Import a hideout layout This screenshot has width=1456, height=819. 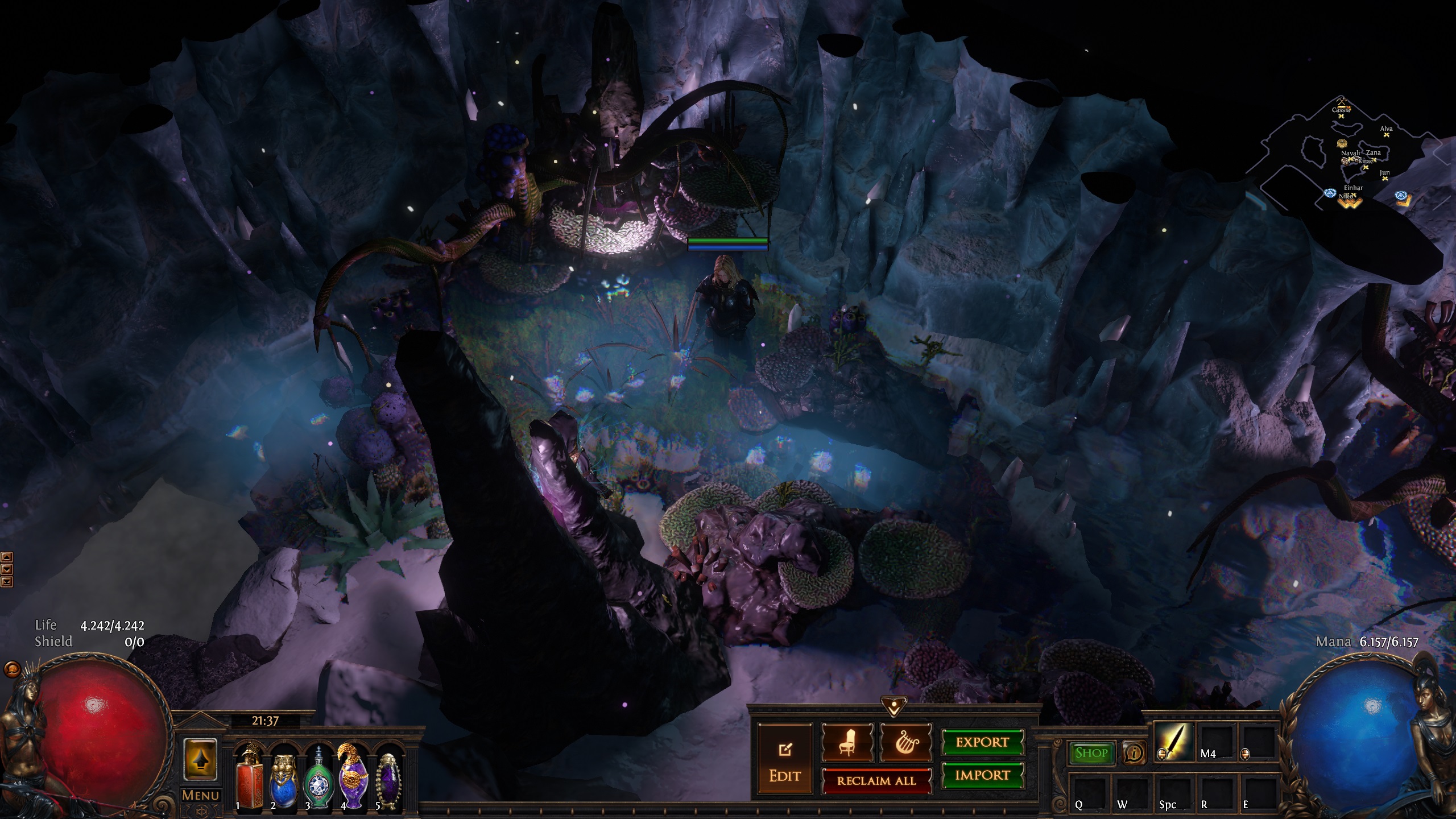tap(982, 775)
